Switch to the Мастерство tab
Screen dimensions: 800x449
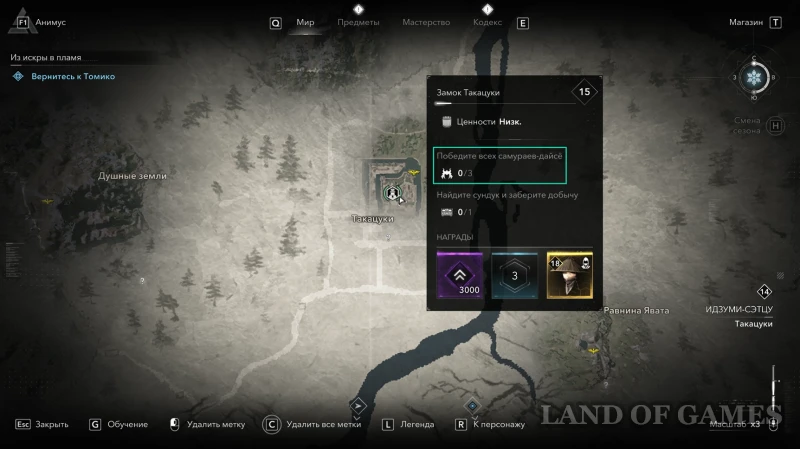[x=426, y=22]
